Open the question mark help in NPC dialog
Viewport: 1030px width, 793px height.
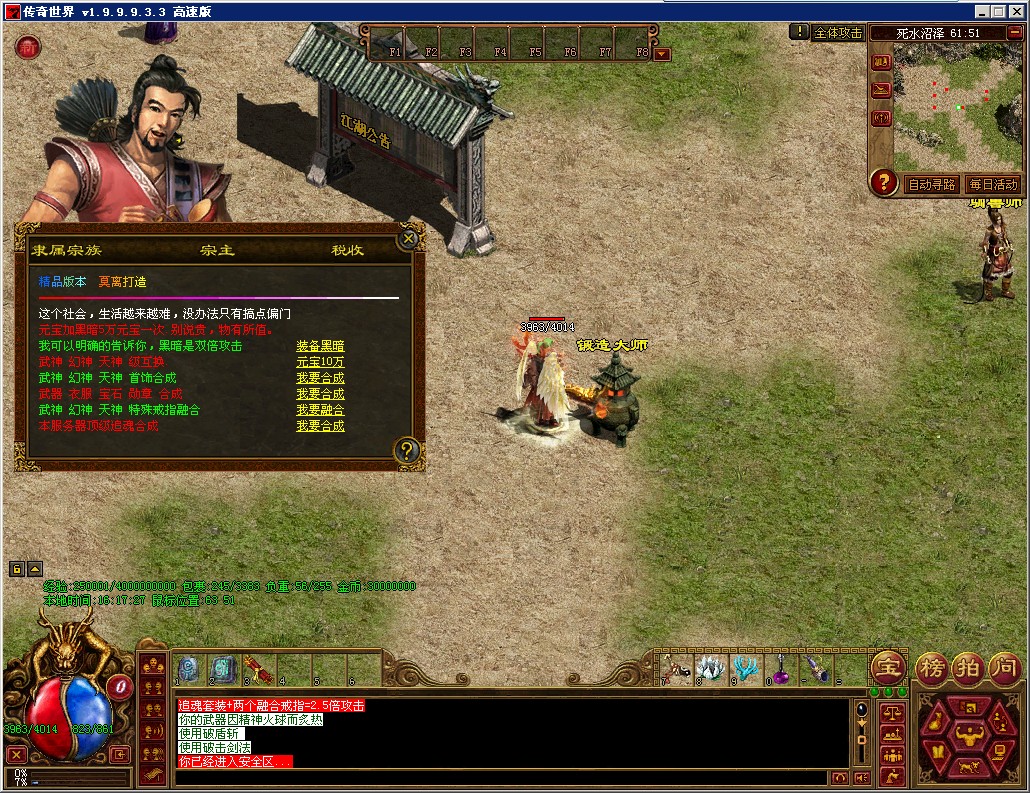[x=406, y=450]
